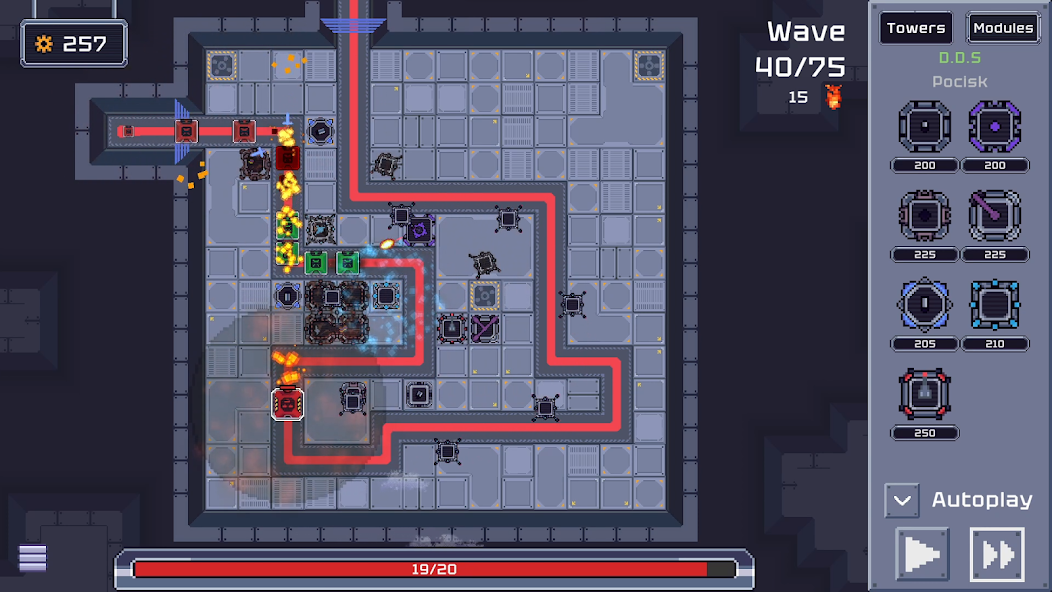The width and height of the screenshot is (1052, 592).
Task: Choose the blue diamond tower costing 205
Action: point(924,305)
